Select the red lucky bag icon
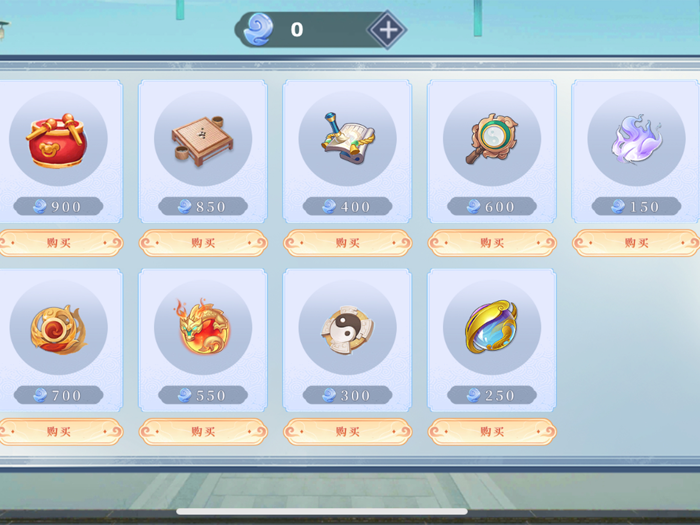Image resolution: width=700 pixels, height=525 pixels. (58, 139)
